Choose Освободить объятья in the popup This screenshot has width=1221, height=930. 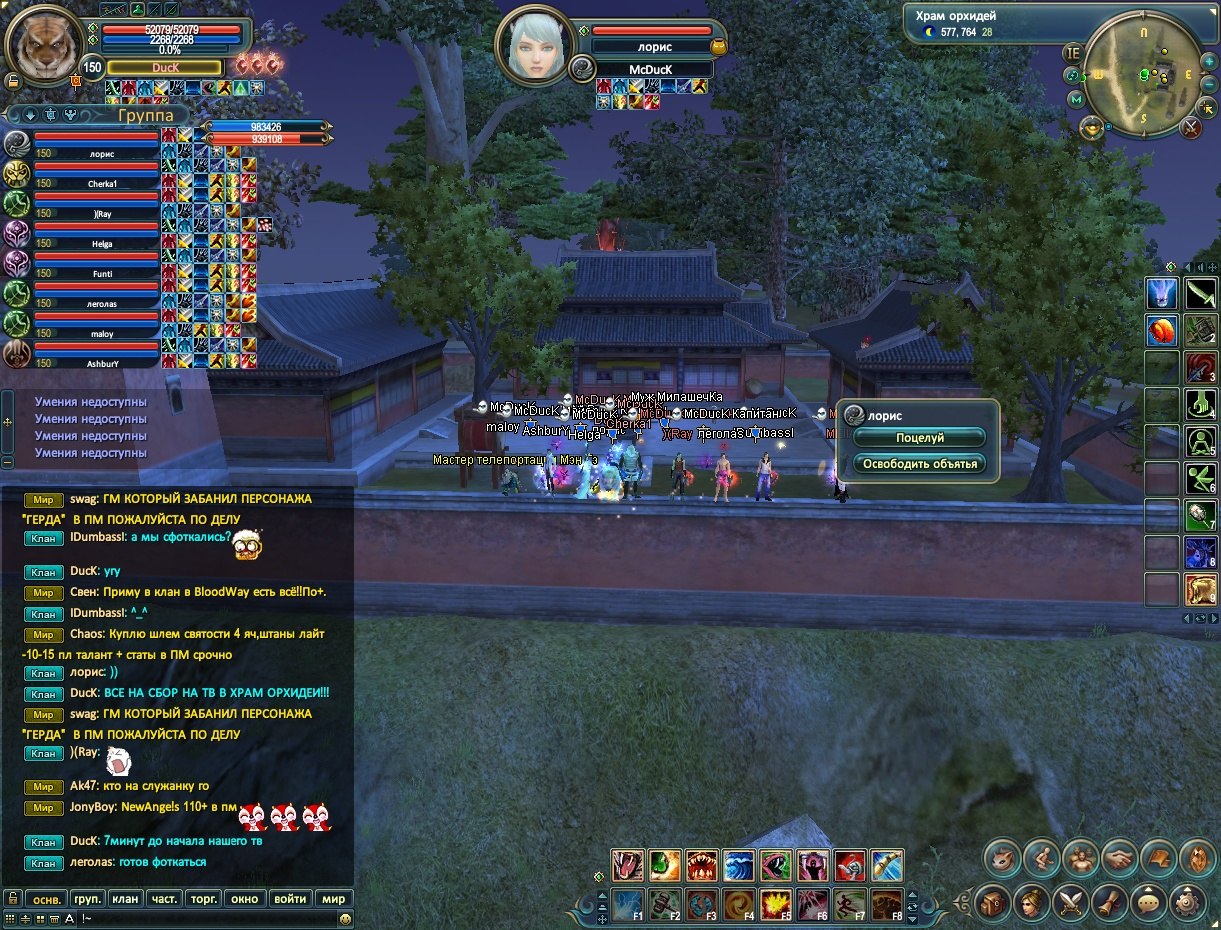[x=919, y=464]
